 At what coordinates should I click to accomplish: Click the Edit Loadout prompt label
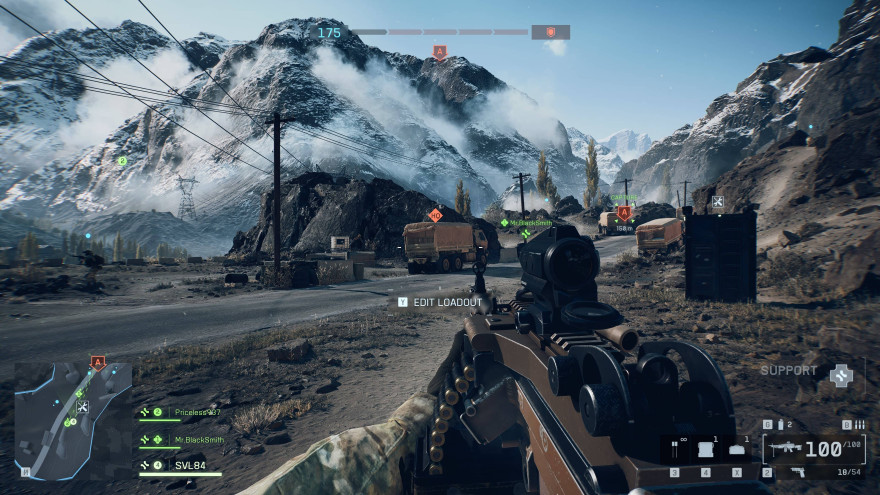click(447, 302)
